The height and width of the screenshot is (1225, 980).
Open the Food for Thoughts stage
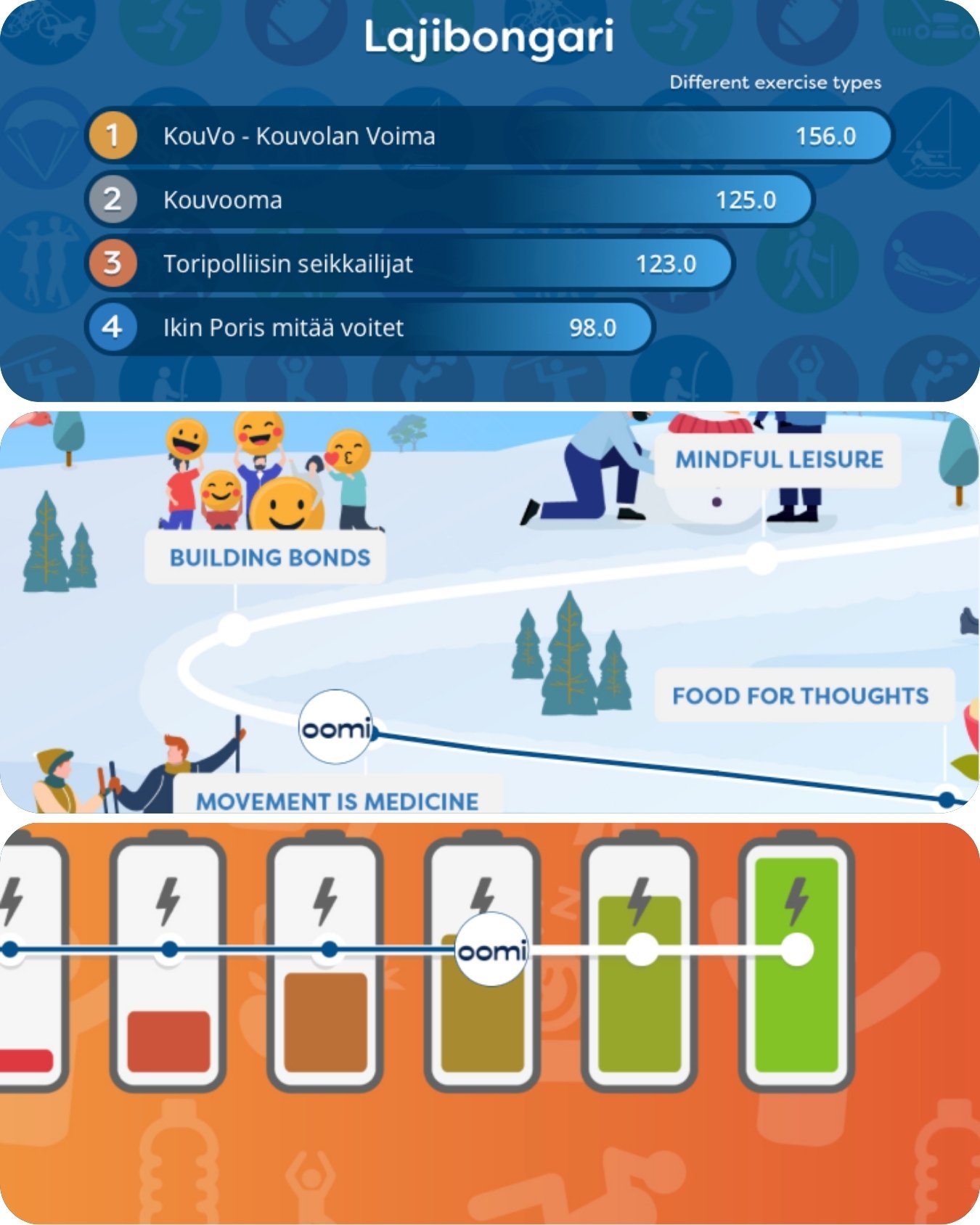point(800,695)
